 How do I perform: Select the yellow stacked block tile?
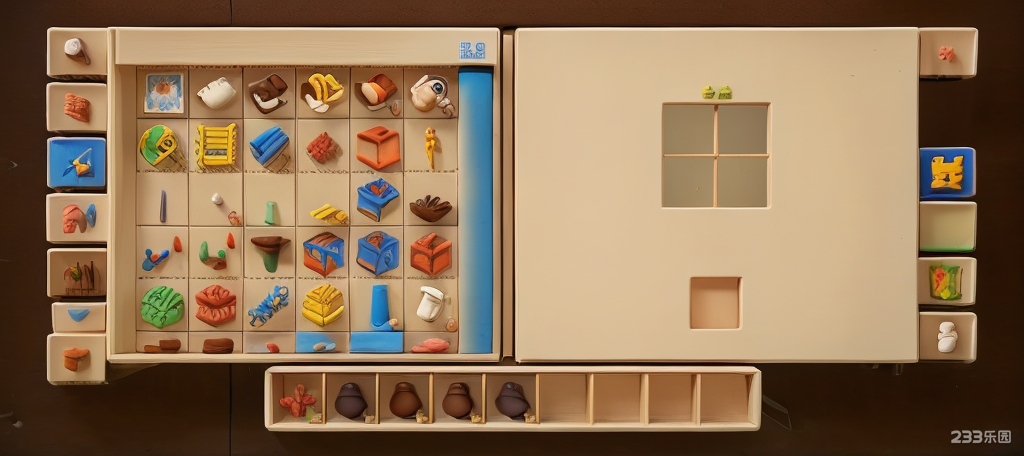tap(323, 305)
